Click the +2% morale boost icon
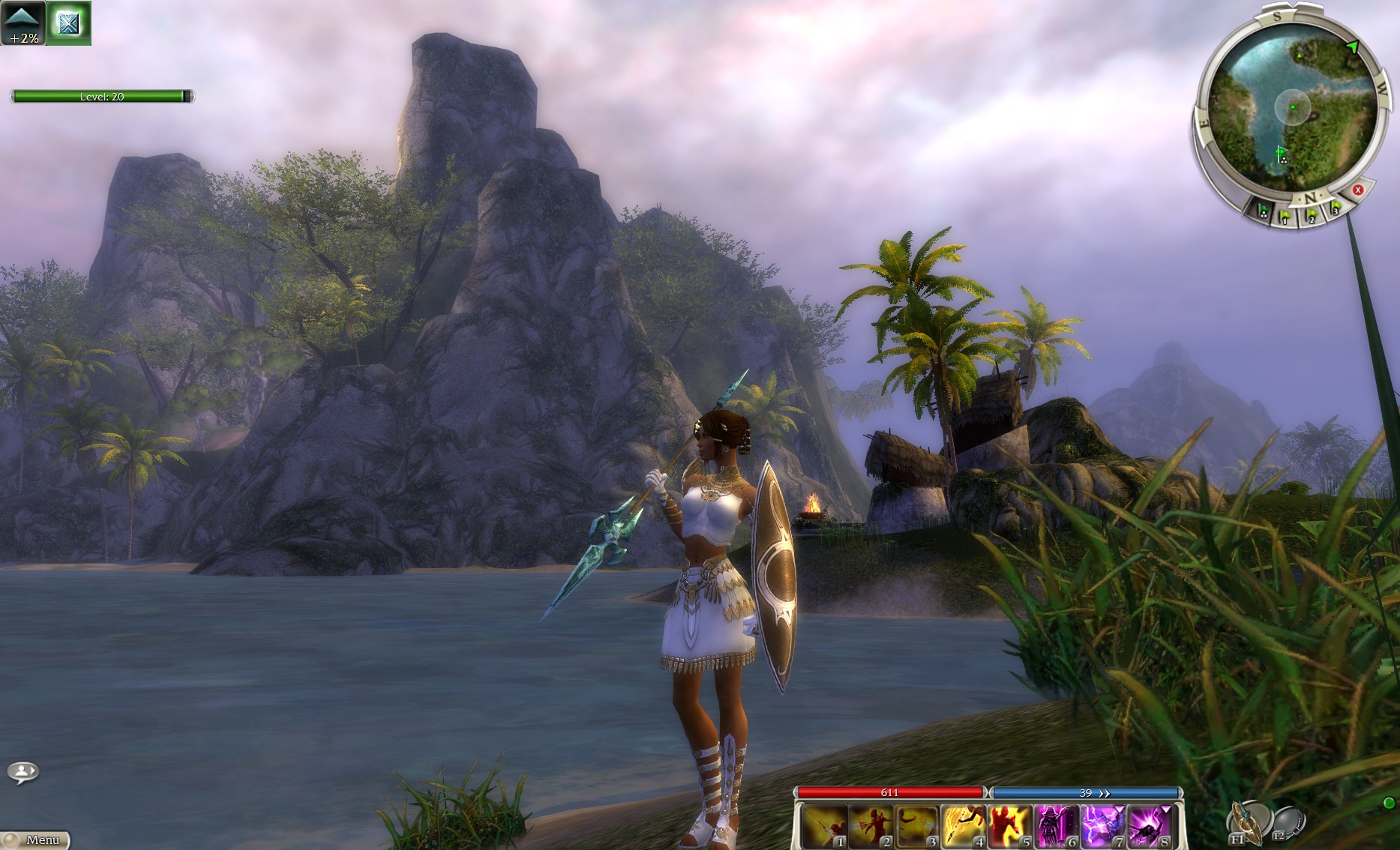 [23, 23]
